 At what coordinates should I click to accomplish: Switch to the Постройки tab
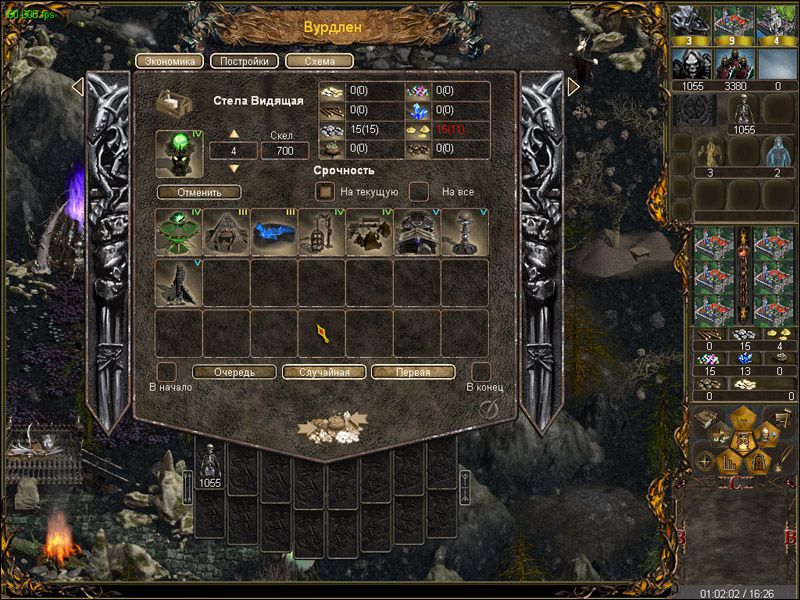pyautogui.click(x=245, y=60)
